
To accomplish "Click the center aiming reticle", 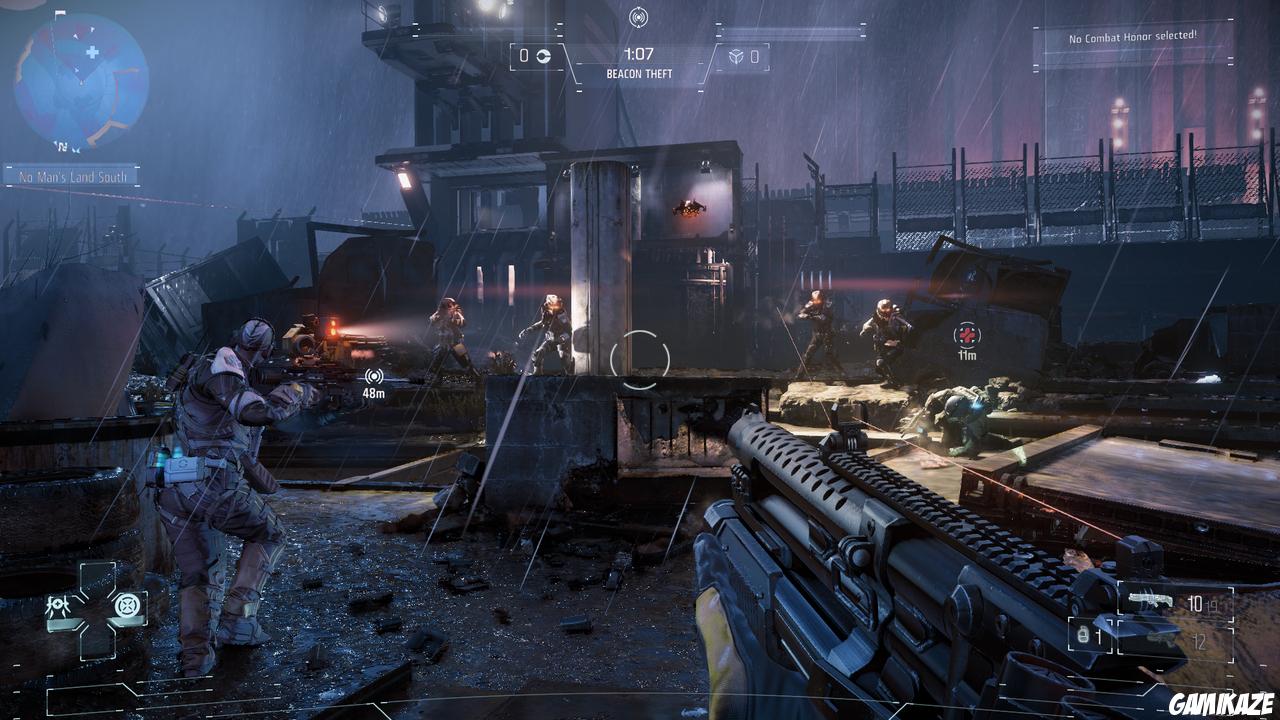I will tap(640, 355).
